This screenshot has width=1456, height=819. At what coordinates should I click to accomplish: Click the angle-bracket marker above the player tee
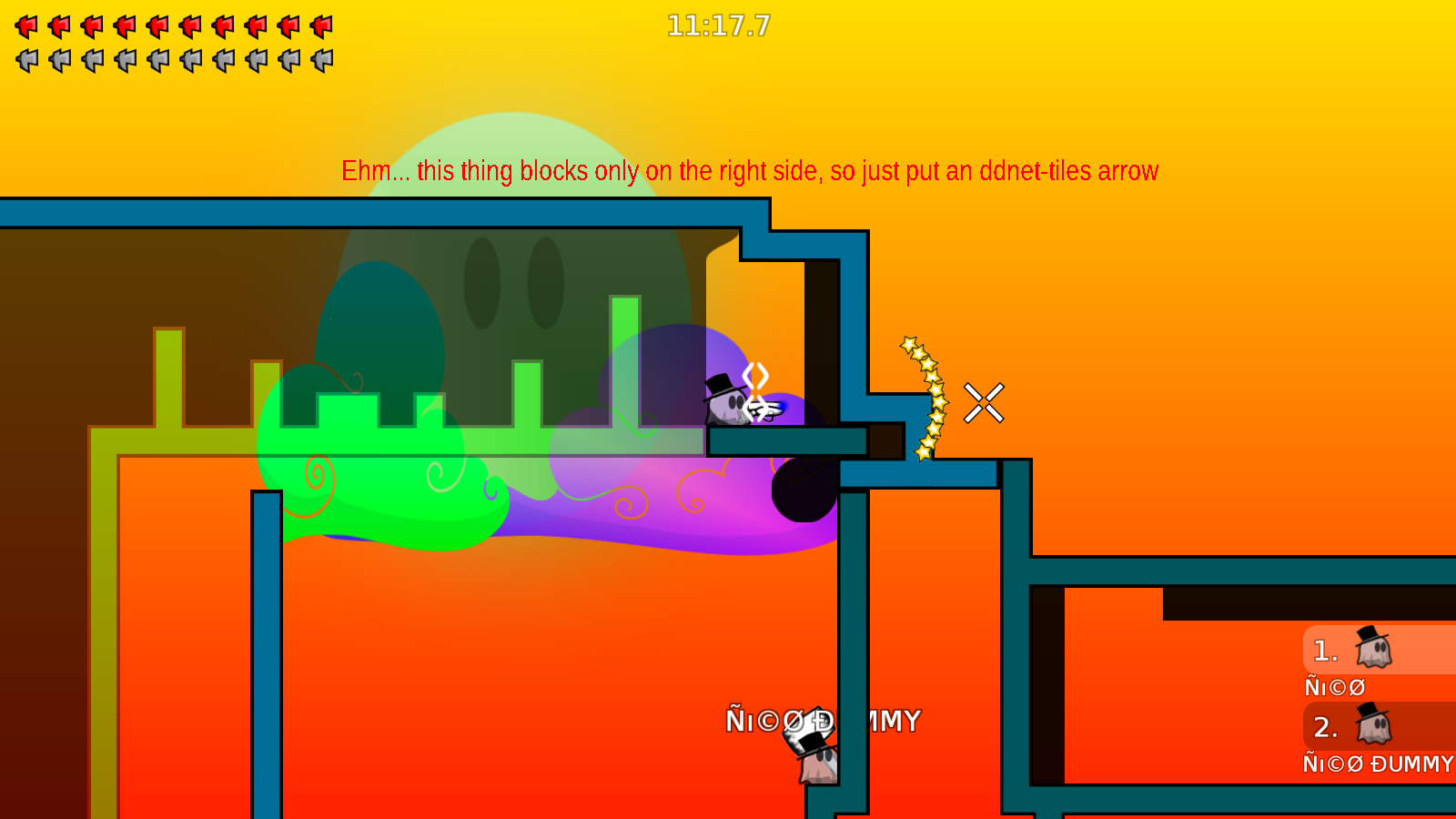755,375
